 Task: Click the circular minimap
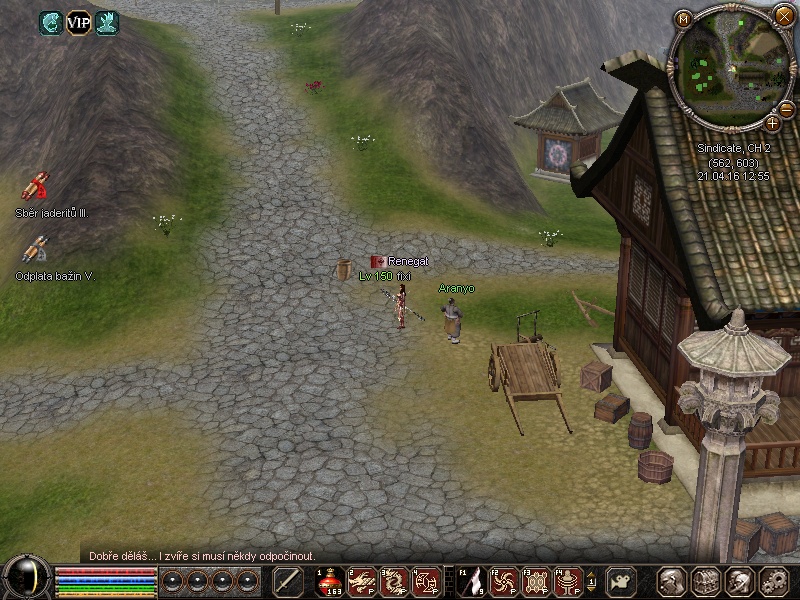(727, 66)
